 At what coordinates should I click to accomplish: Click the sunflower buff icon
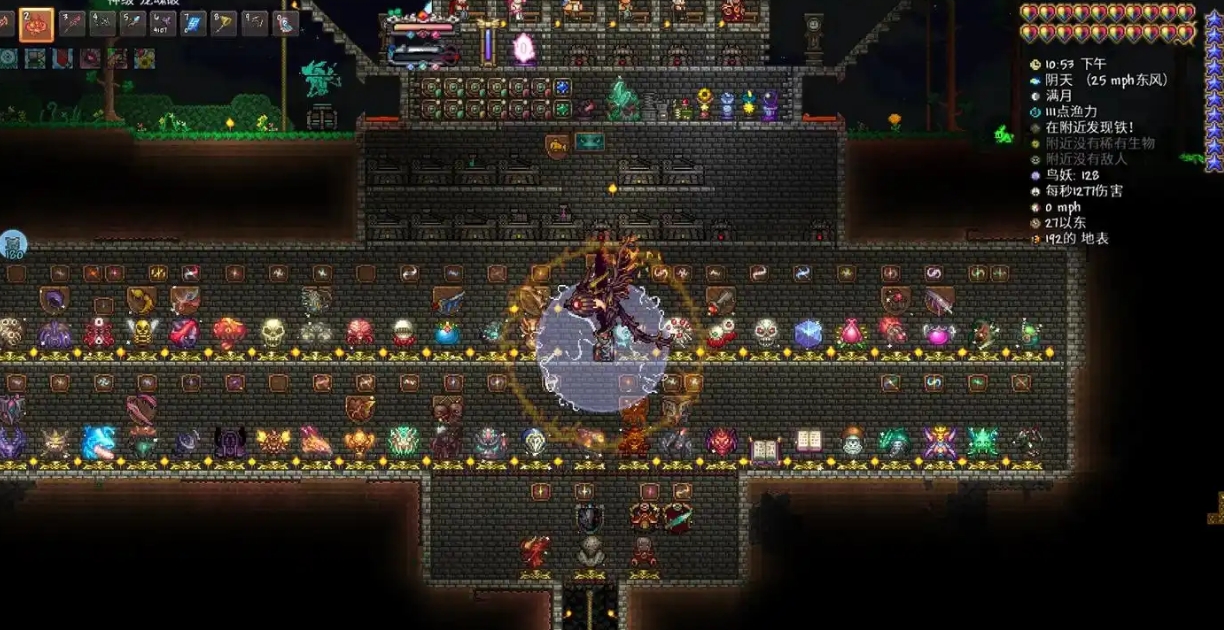tap(144, 58)
